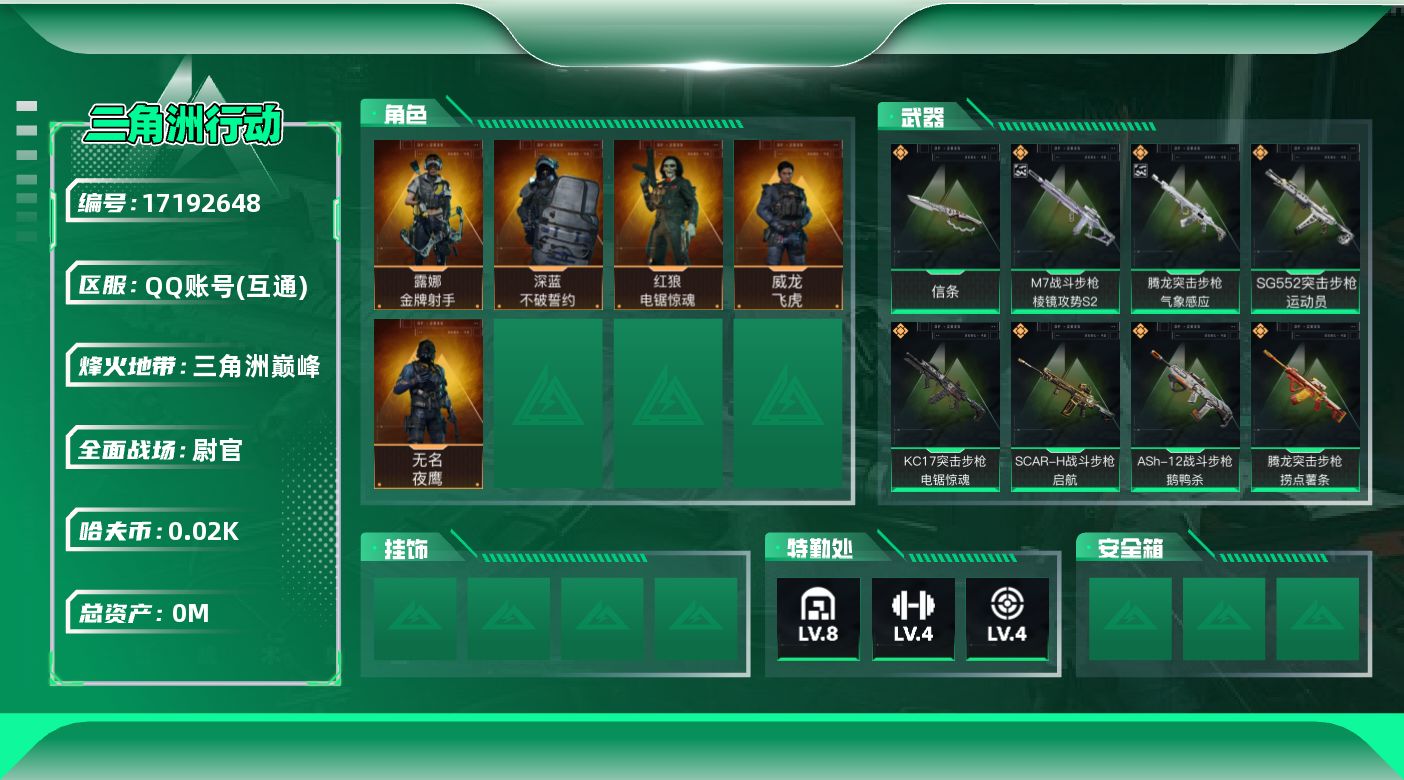Open the LV.8 特勤处 facility icon
Viewport: 1404px width, 780px height.
pyautogui.click(x=818, y=618)
